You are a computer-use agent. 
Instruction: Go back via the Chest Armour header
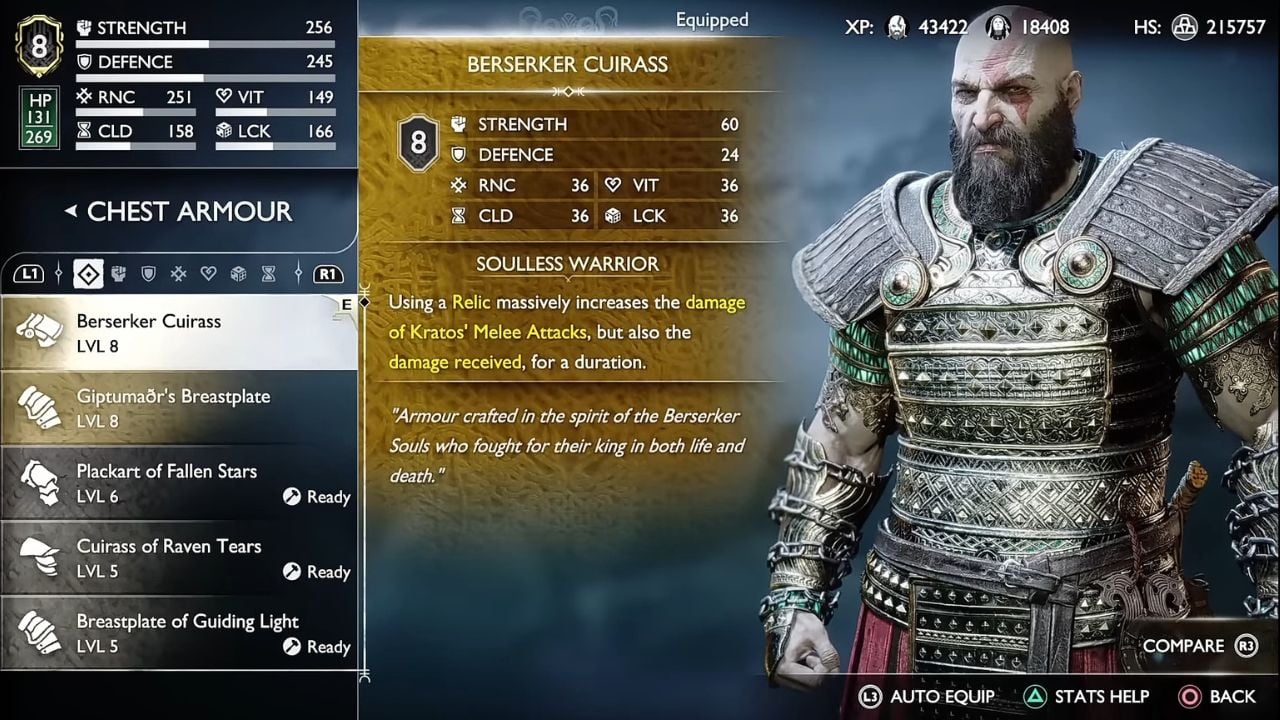pyautogui.click(x=178, y=212)
